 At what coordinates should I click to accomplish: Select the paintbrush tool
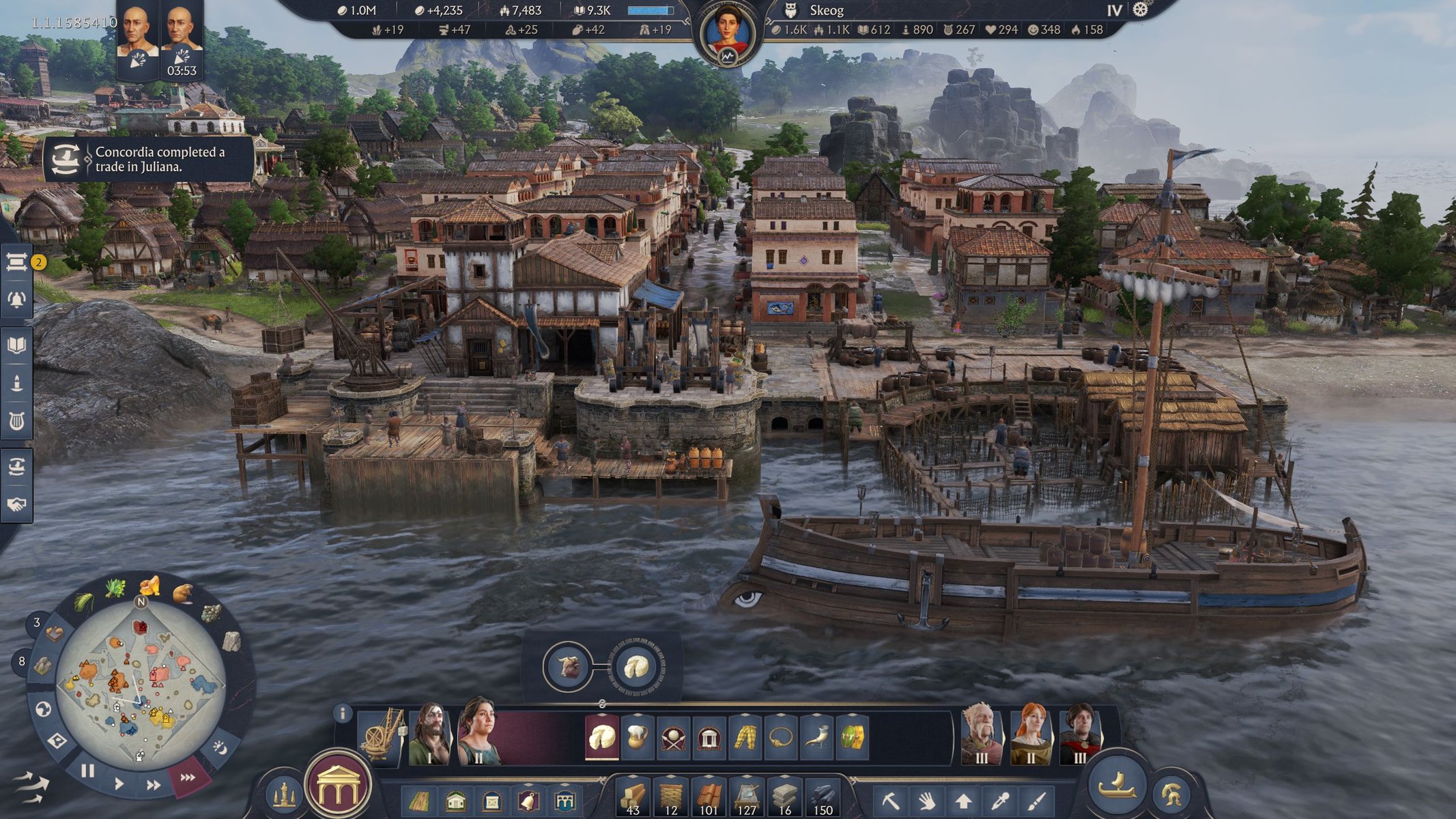pyautogui.click(x=1036, y=800)
